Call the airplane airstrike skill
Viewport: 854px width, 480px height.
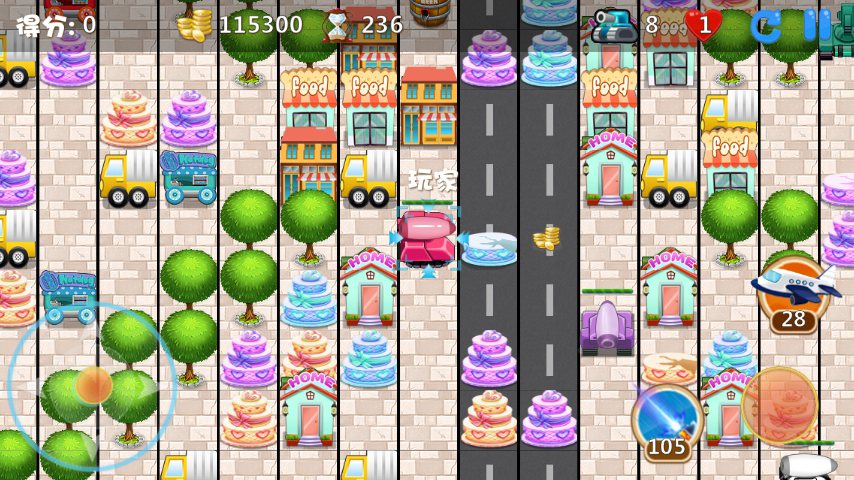click(793, 288)
